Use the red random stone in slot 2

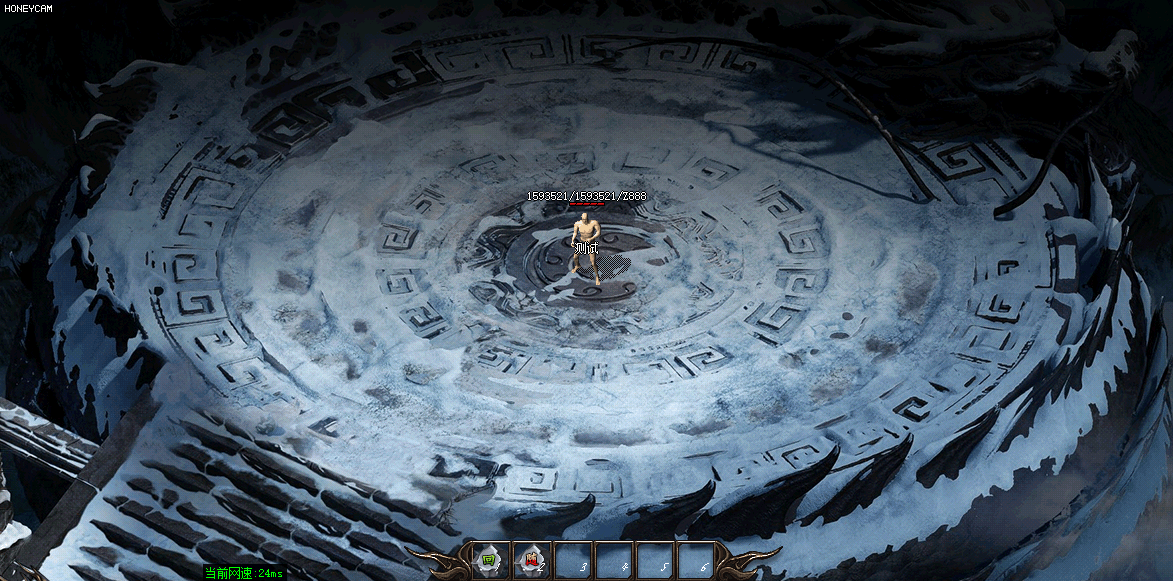[x=532, y=560]
